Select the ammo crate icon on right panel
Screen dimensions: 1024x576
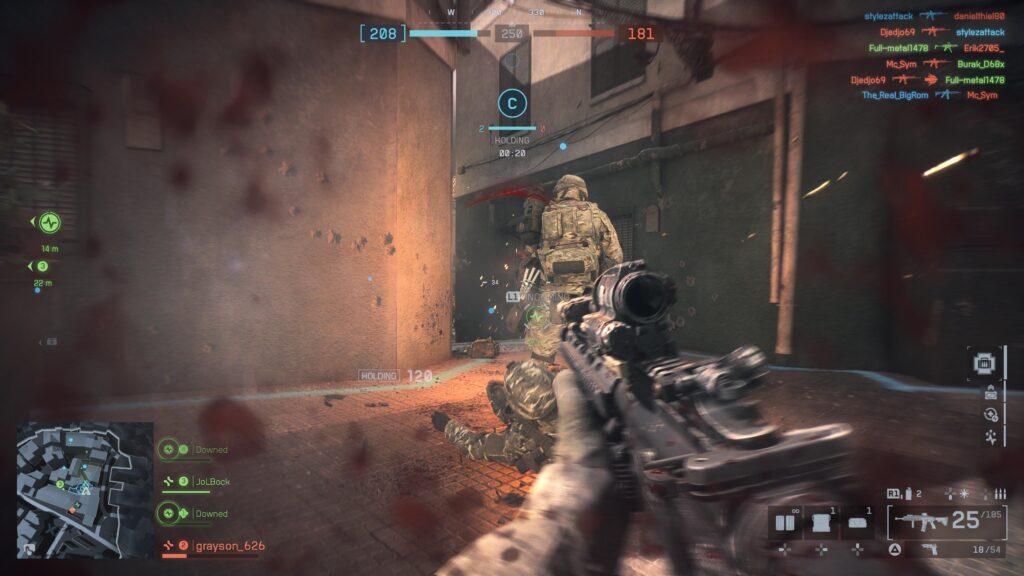coord(989,391)
